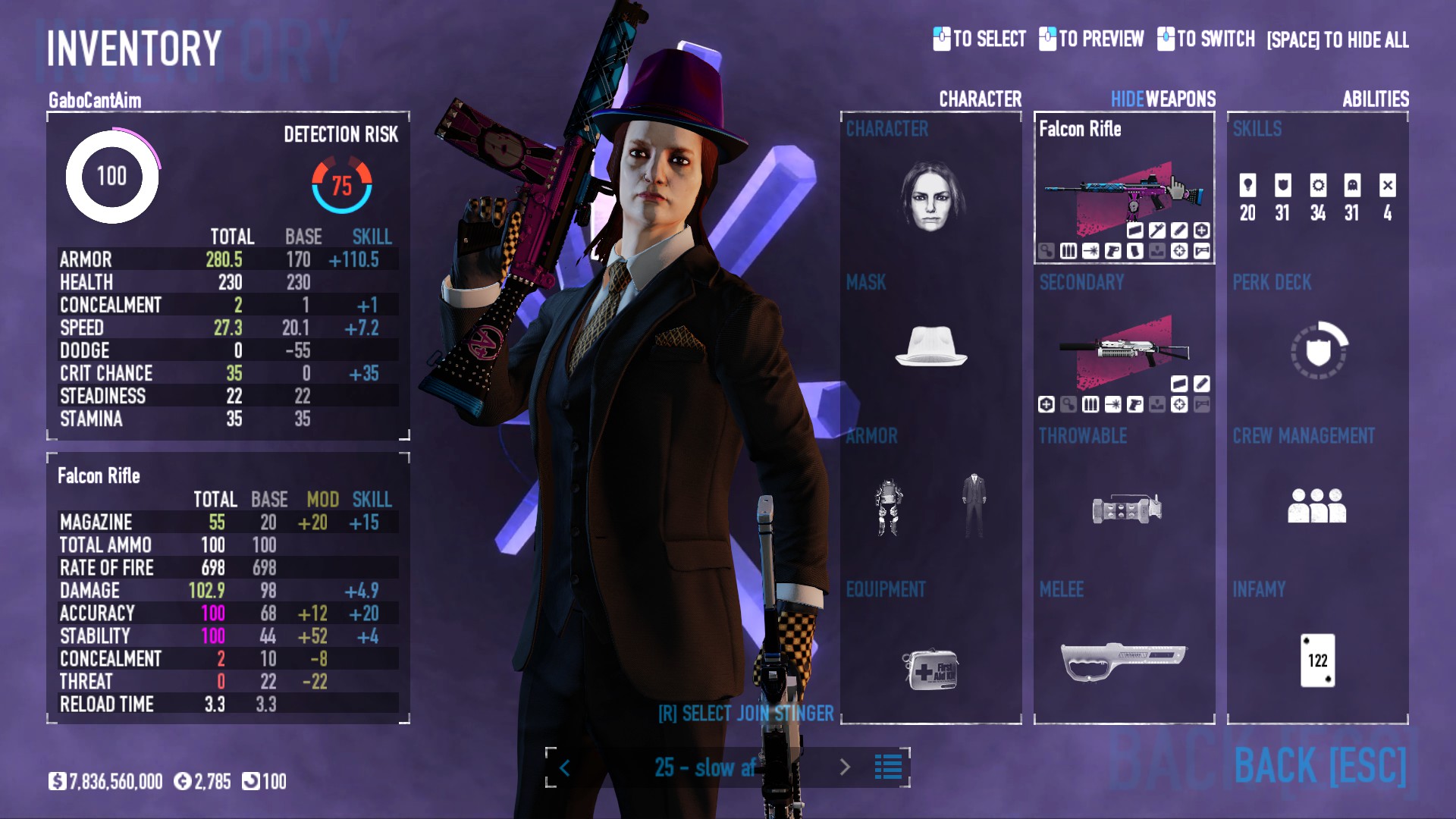Choose the throwable grenade slot

pos(1126,508)
